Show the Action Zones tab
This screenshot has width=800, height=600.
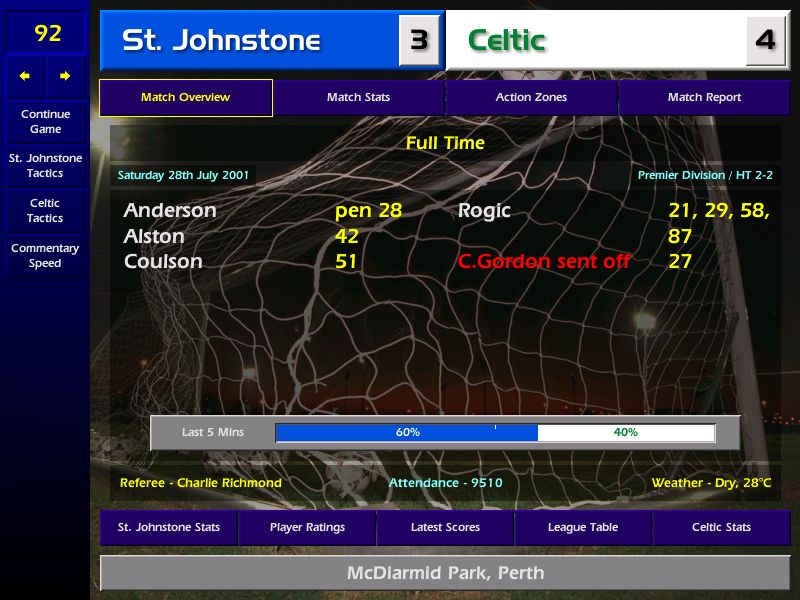pos(531,98)
